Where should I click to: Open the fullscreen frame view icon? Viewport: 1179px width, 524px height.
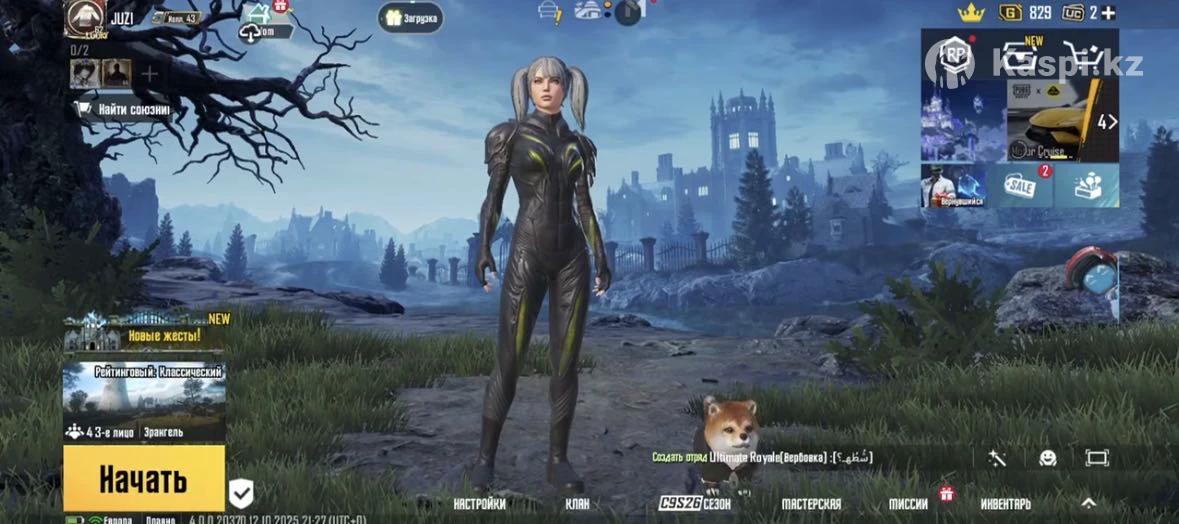click(1097, 458)
